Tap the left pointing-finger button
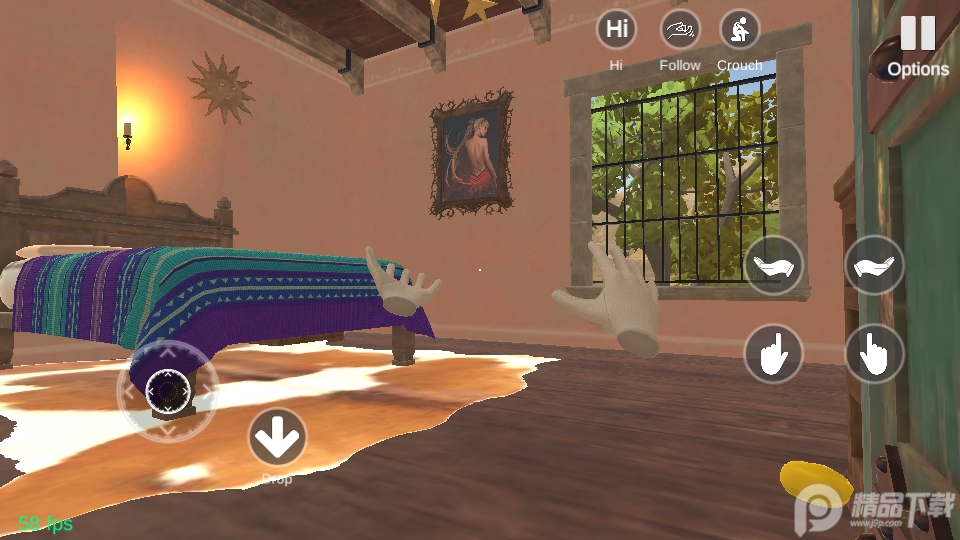This screenshot has height=540, width=960. [x=773, y=353]
